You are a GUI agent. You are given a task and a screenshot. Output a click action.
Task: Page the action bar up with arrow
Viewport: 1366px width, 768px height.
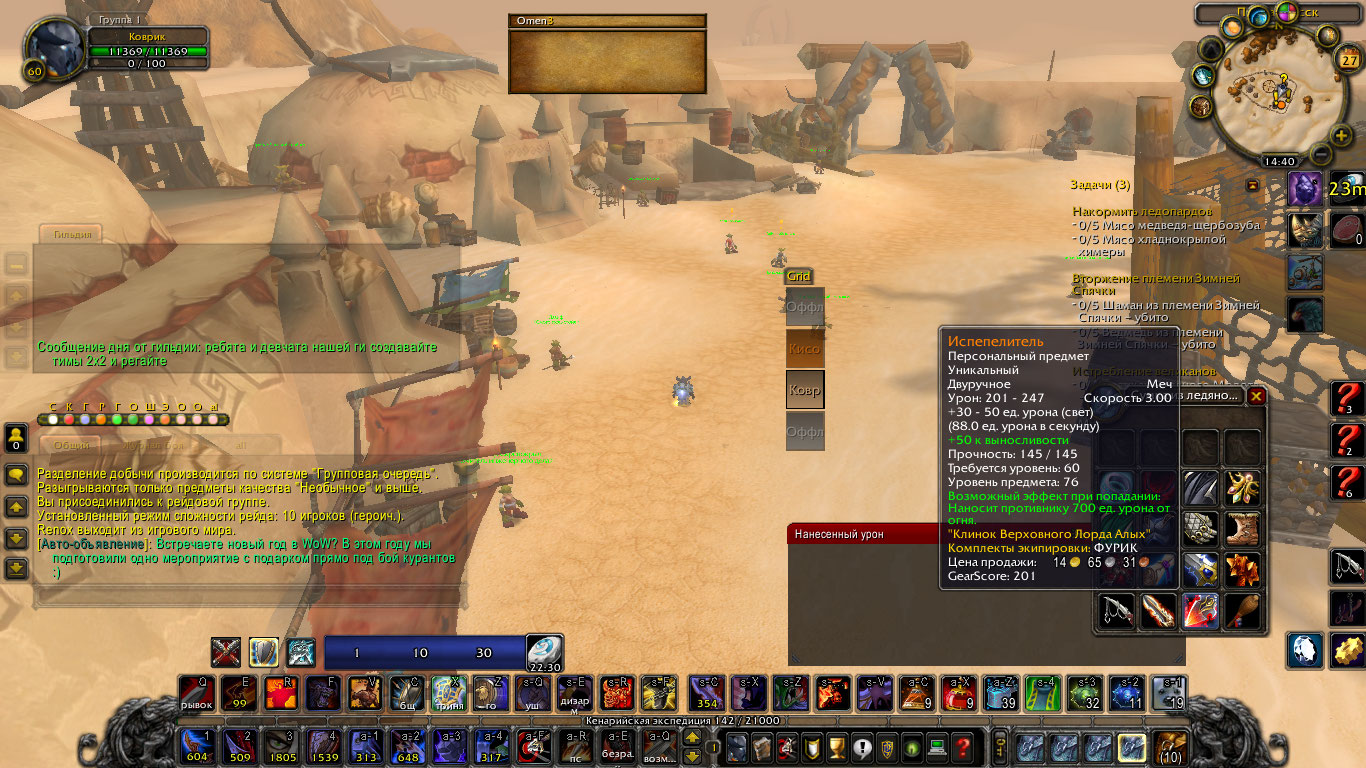691,738
